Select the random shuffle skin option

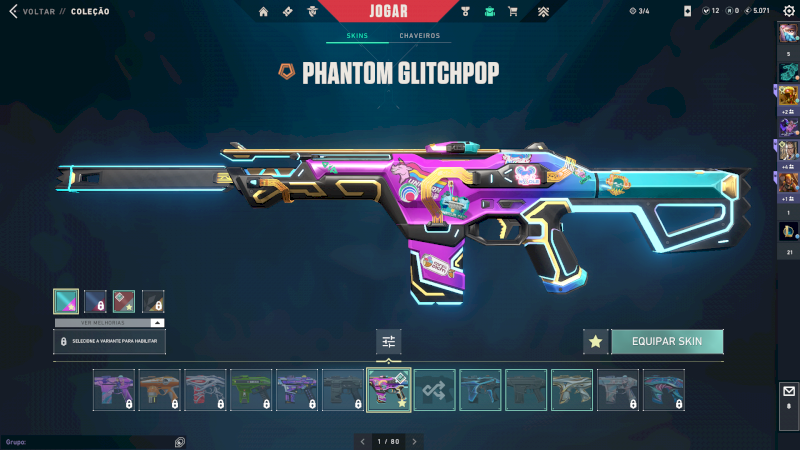(435, 390)
